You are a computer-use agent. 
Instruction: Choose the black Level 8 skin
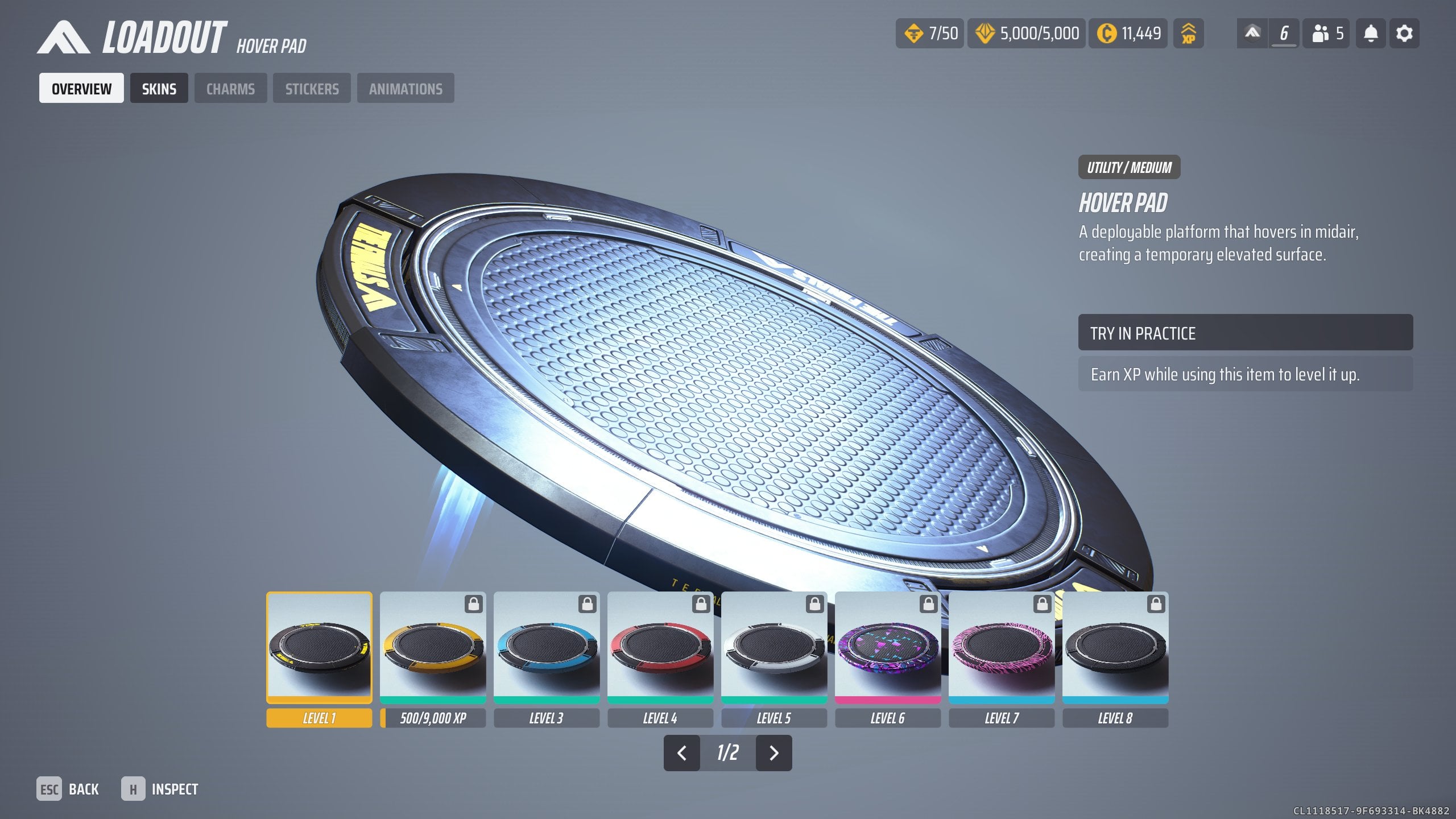(1115, 648)
